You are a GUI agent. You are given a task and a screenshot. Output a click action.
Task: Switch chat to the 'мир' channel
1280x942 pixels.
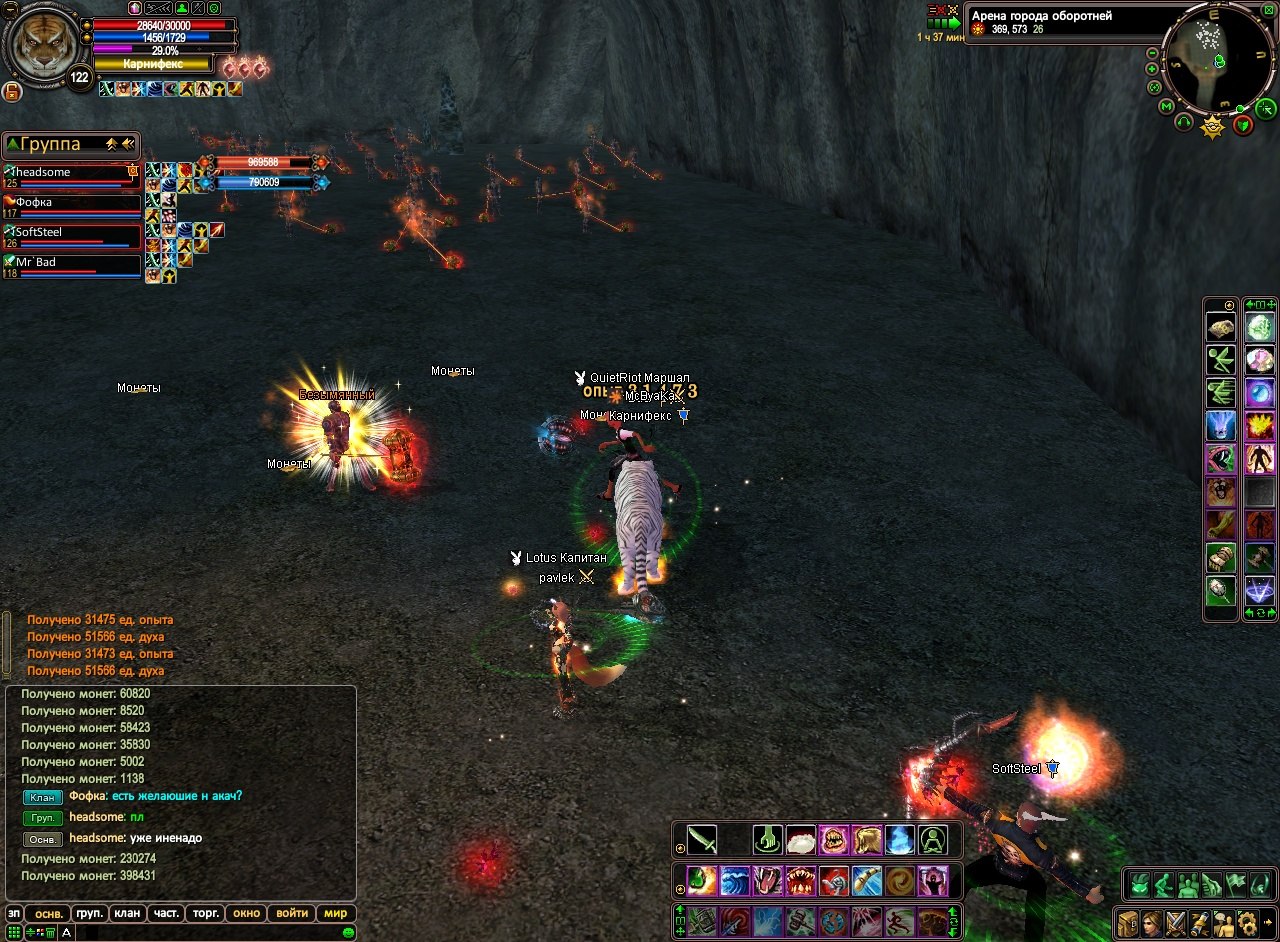tap(336, 913)
